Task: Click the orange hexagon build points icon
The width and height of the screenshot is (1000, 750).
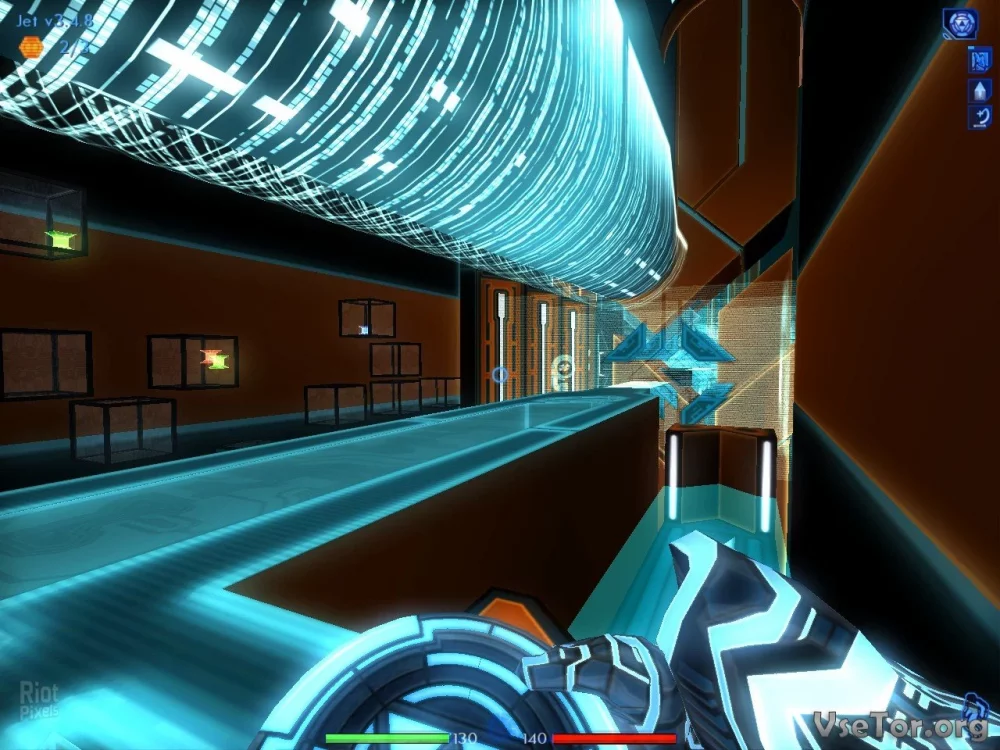Action: (32, 47)
